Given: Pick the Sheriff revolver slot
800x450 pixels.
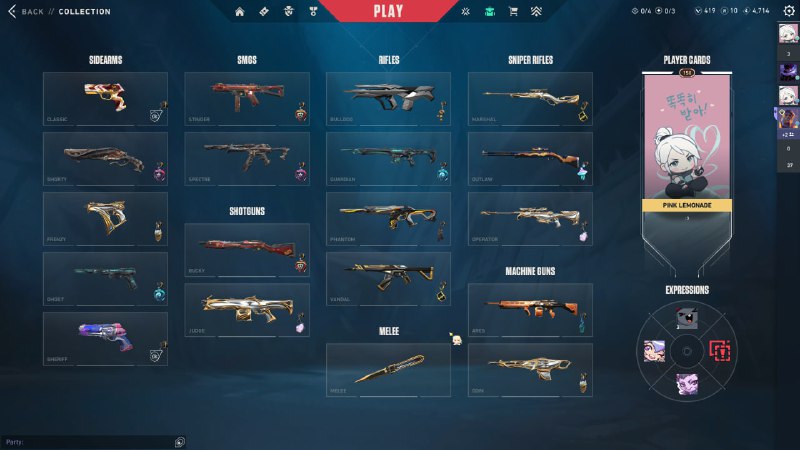Looking at the screenshot, I should point(105,338).
